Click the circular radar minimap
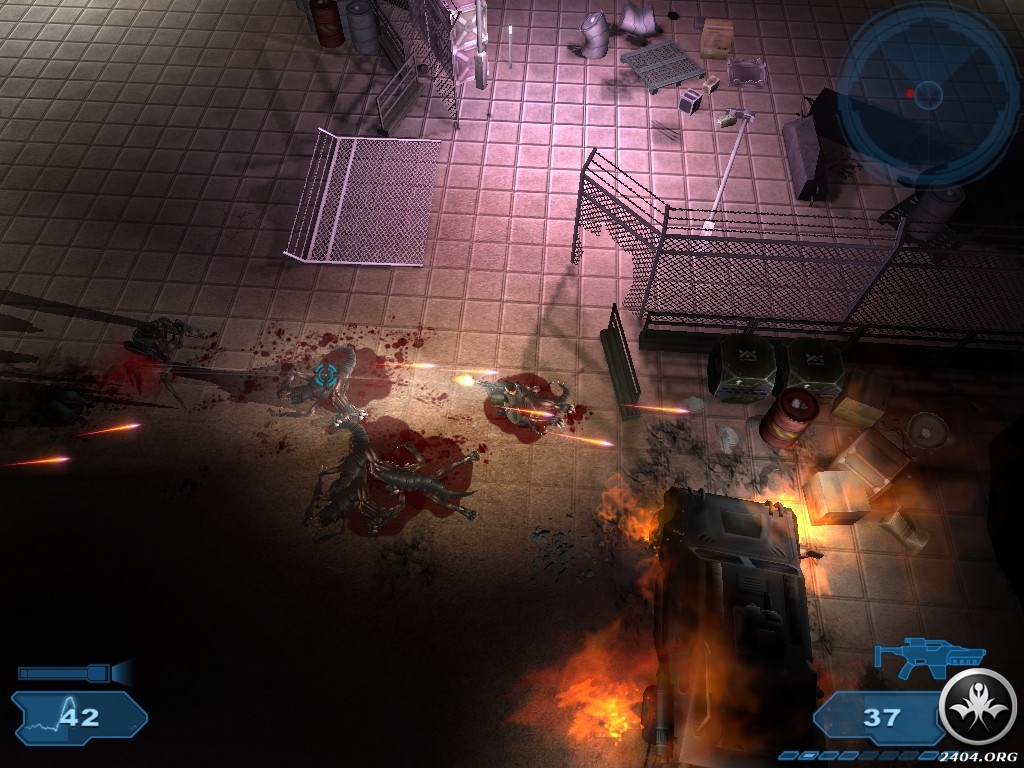 pyautogui.click(x=927, y=94)
